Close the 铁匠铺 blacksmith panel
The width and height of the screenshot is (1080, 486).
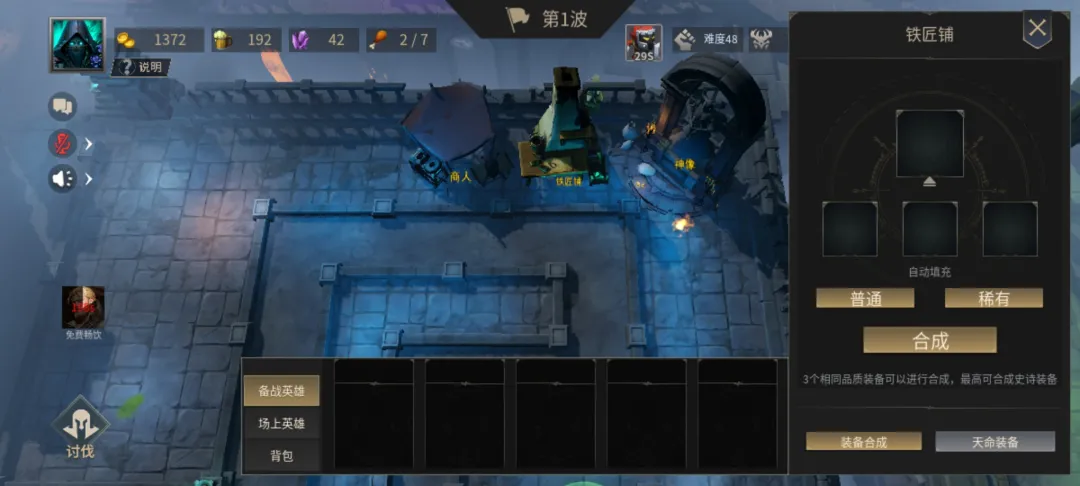coord(1037,29)
